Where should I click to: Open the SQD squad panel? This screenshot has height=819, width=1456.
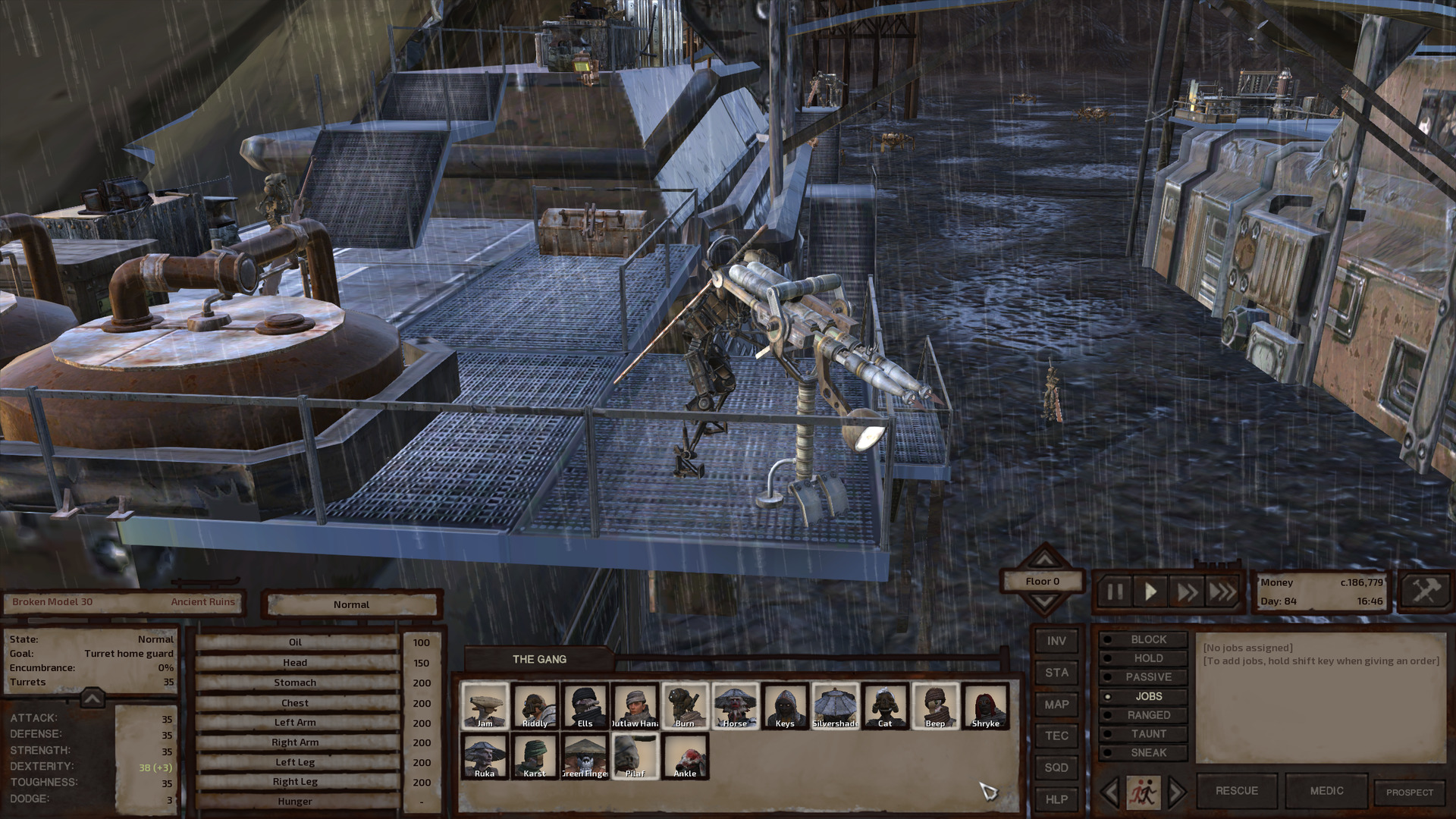click(x=1056, y=767)
